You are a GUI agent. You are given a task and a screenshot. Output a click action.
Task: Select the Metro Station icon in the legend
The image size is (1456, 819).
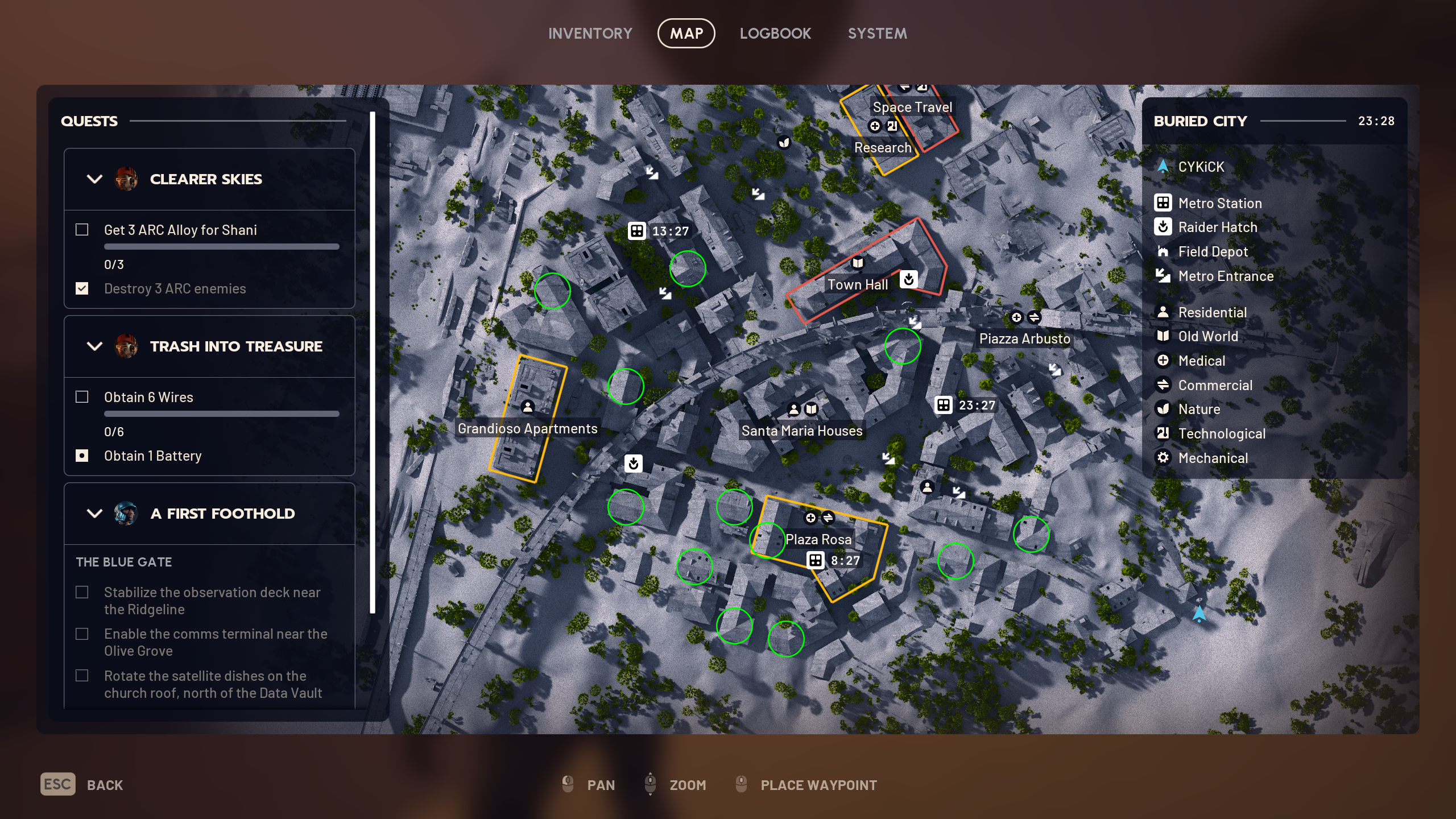point(1164,203)
